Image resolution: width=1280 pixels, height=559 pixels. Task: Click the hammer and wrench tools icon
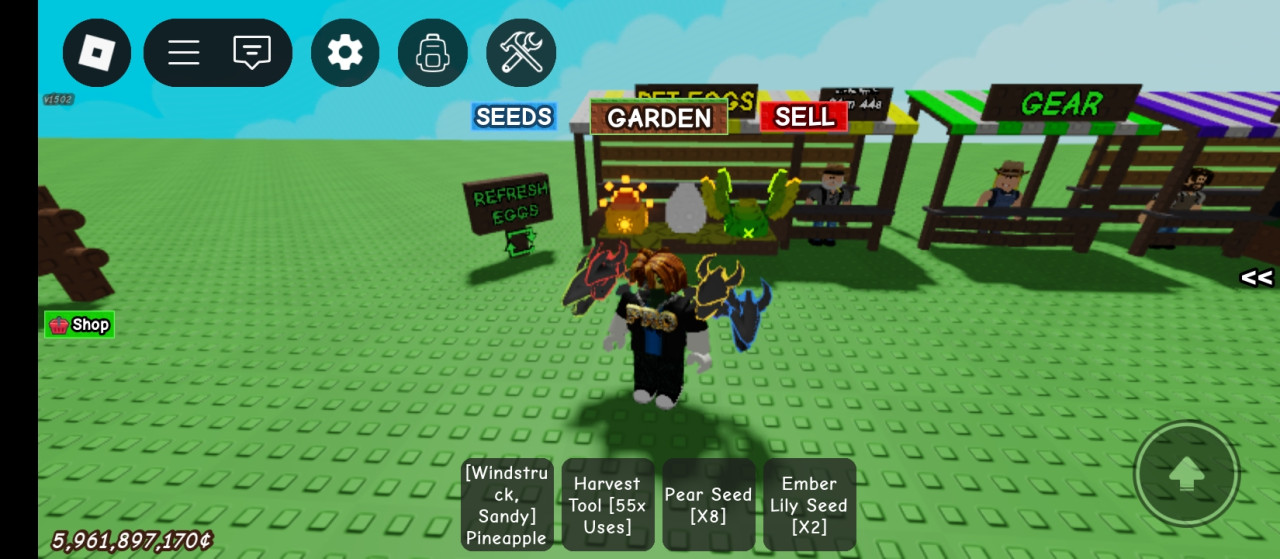(521, 53)
